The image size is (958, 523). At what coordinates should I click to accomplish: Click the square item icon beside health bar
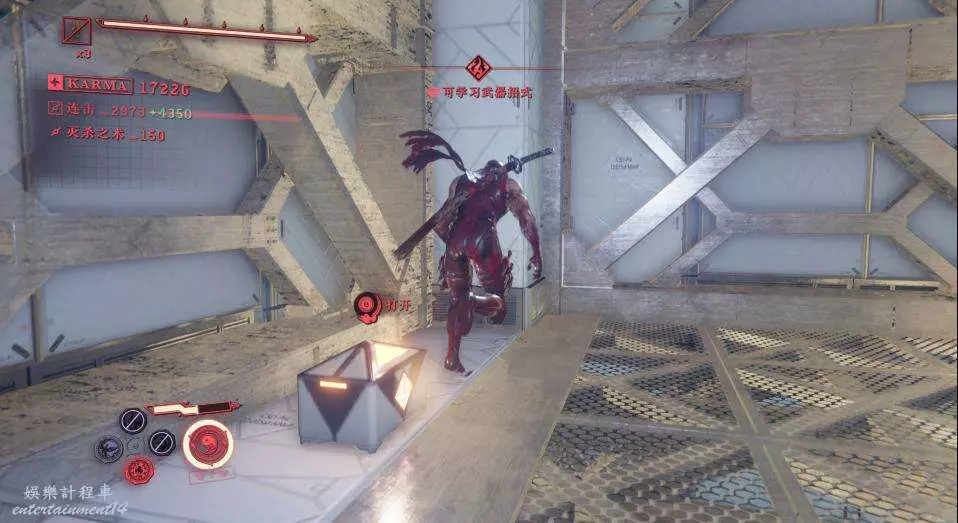(x=76, y=30)
